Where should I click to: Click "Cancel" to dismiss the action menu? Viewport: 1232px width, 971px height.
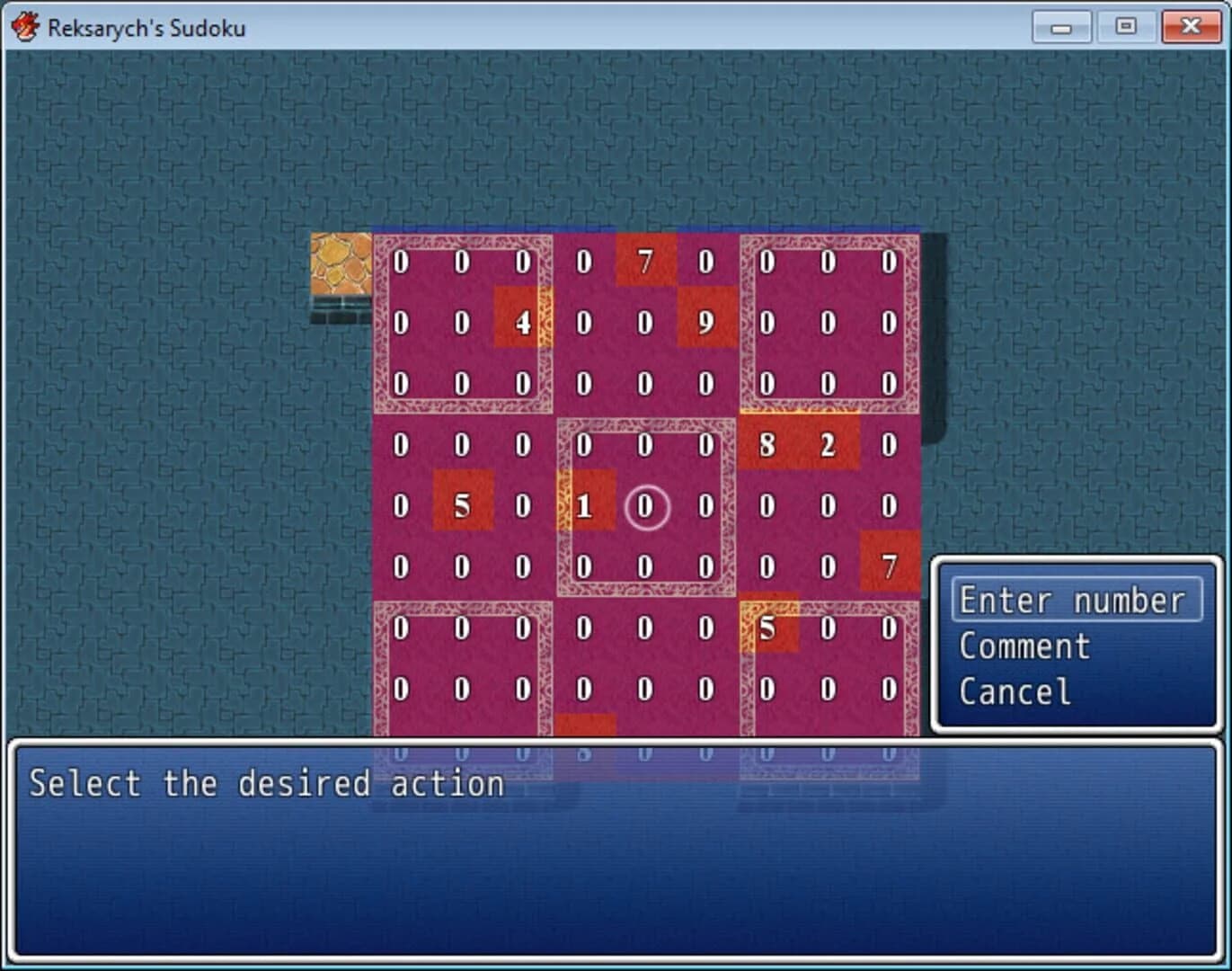click(x=1014, y=691)
